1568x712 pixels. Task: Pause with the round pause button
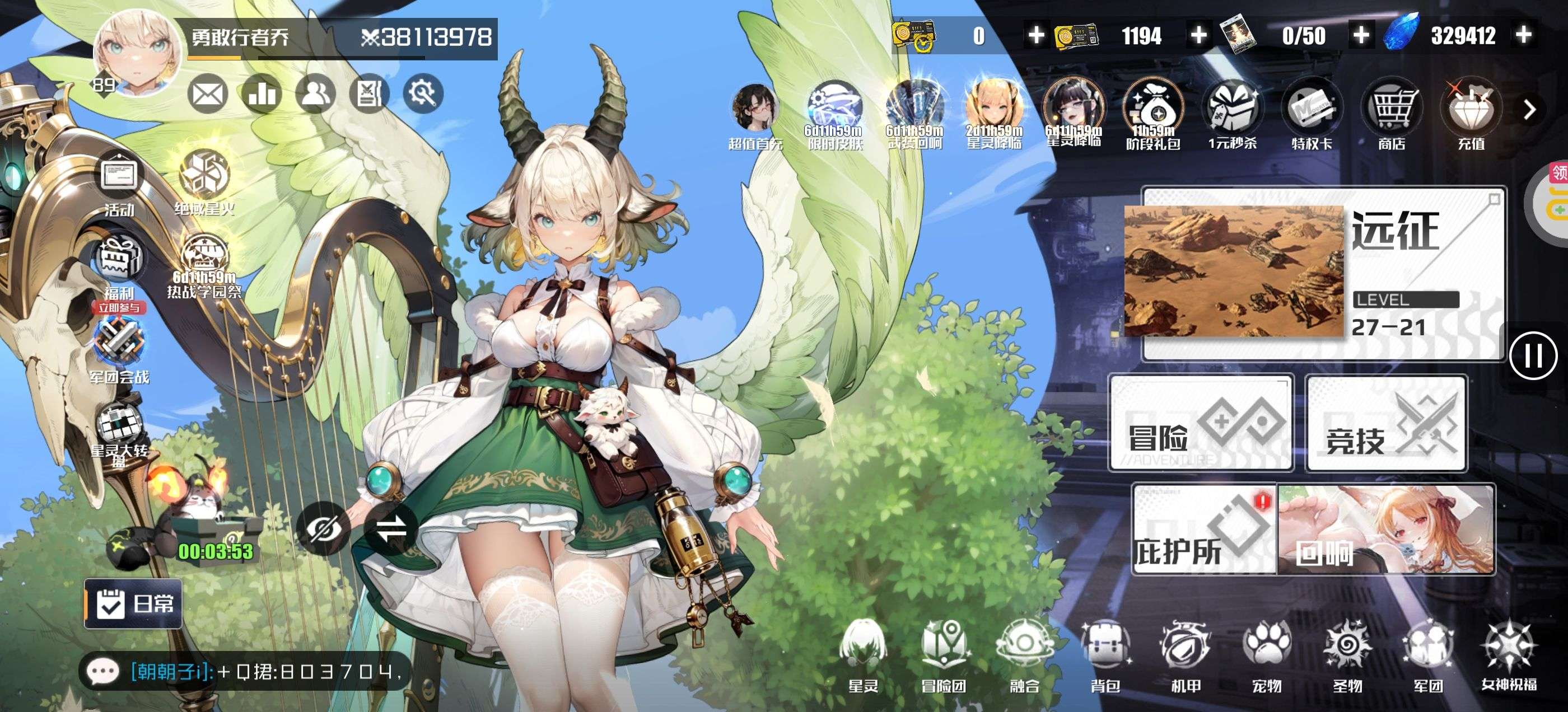click(x=1533, y=356)
